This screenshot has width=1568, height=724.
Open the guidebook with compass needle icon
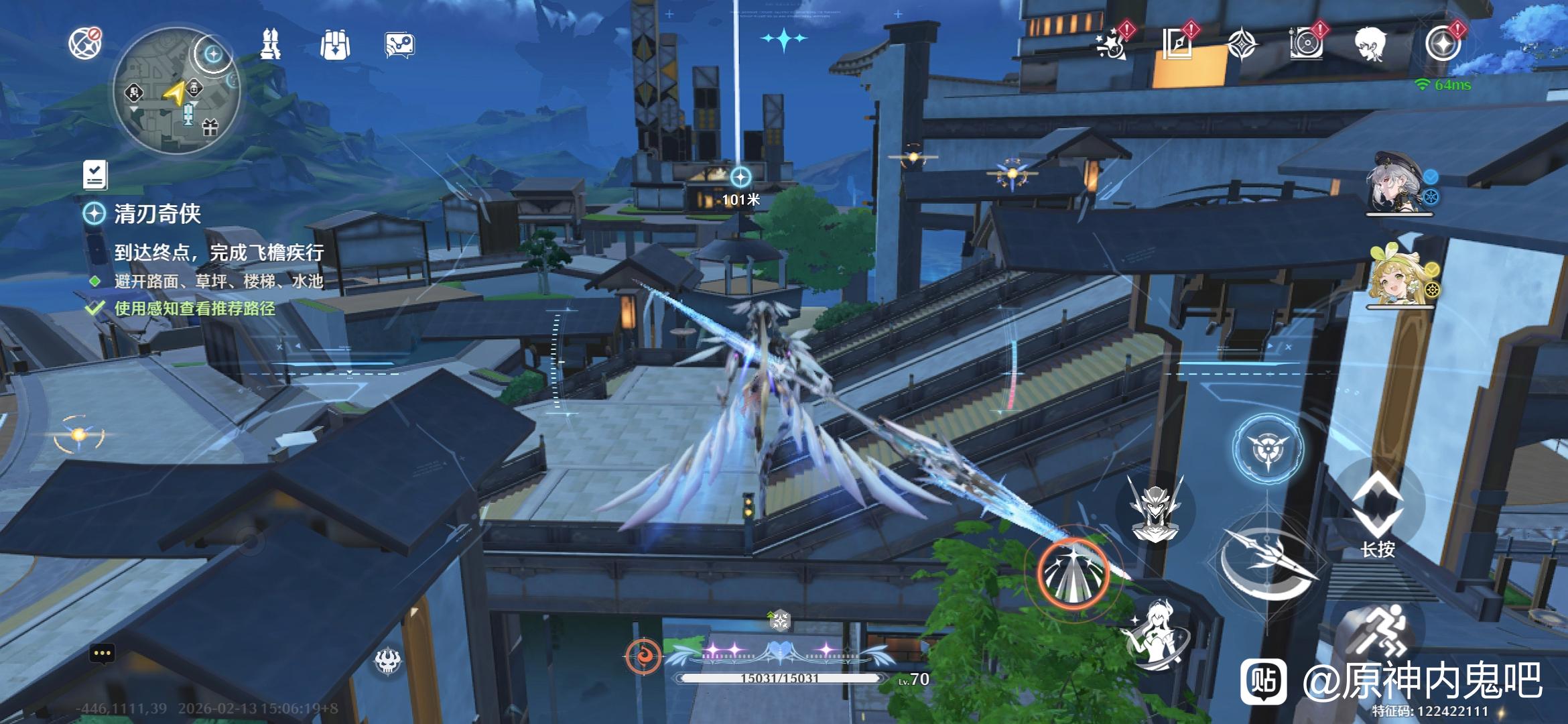(x=1177, y=44)
